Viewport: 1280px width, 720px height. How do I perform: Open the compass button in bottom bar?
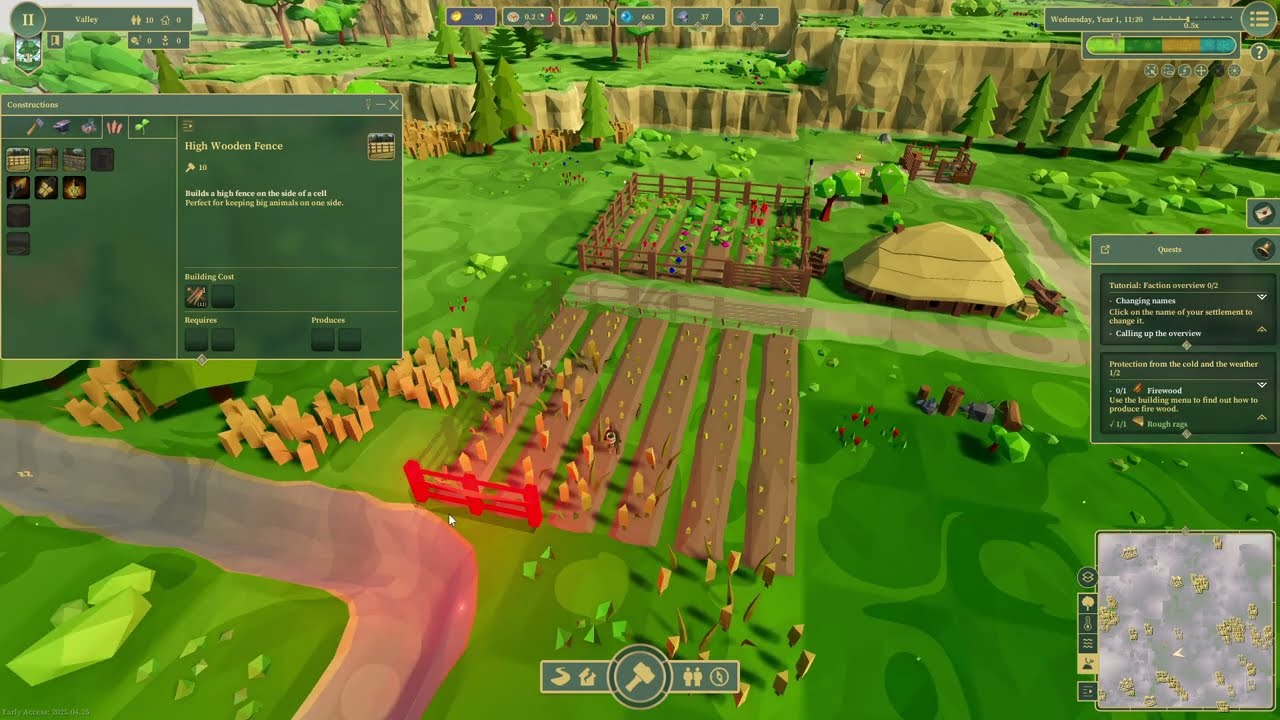(719, 677)
